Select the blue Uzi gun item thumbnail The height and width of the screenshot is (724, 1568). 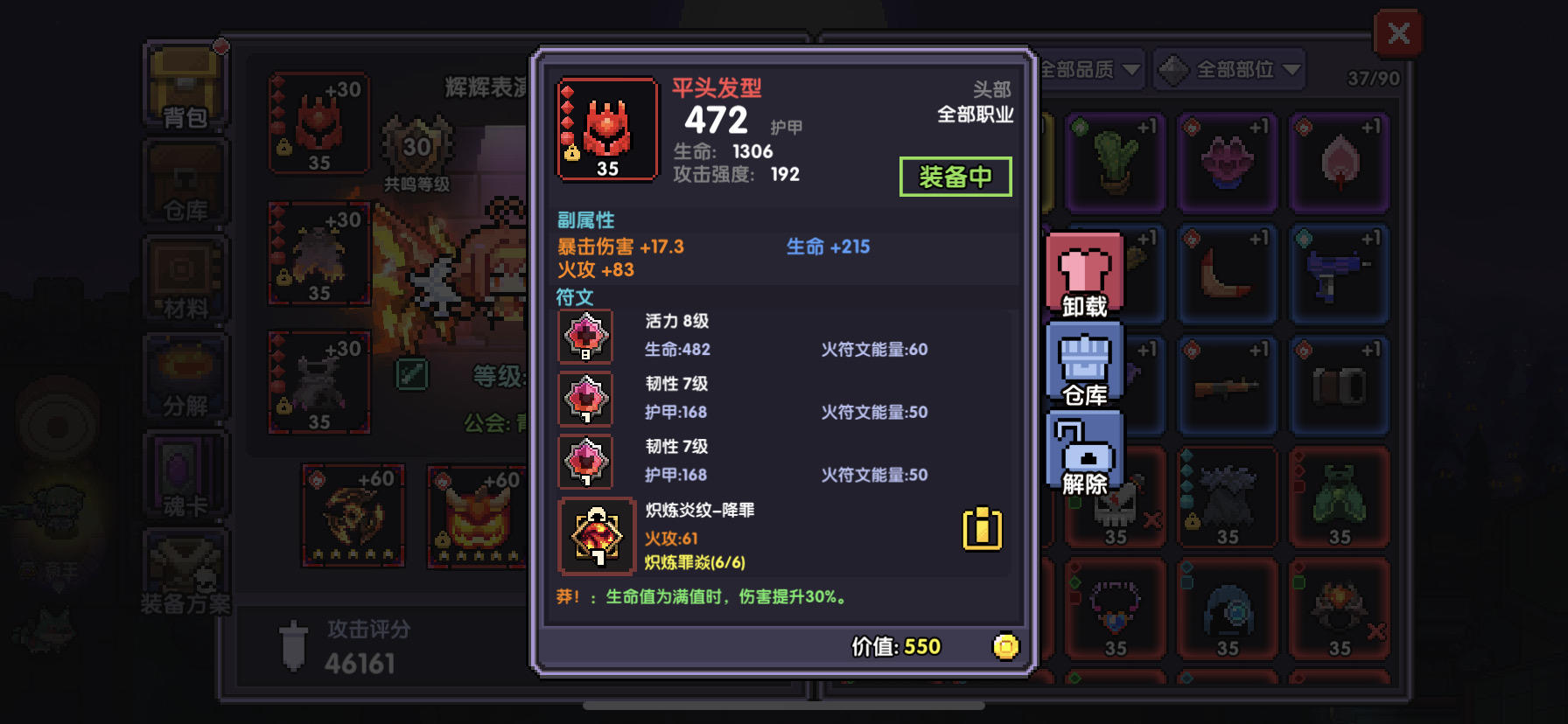(x=1340, y=273)
